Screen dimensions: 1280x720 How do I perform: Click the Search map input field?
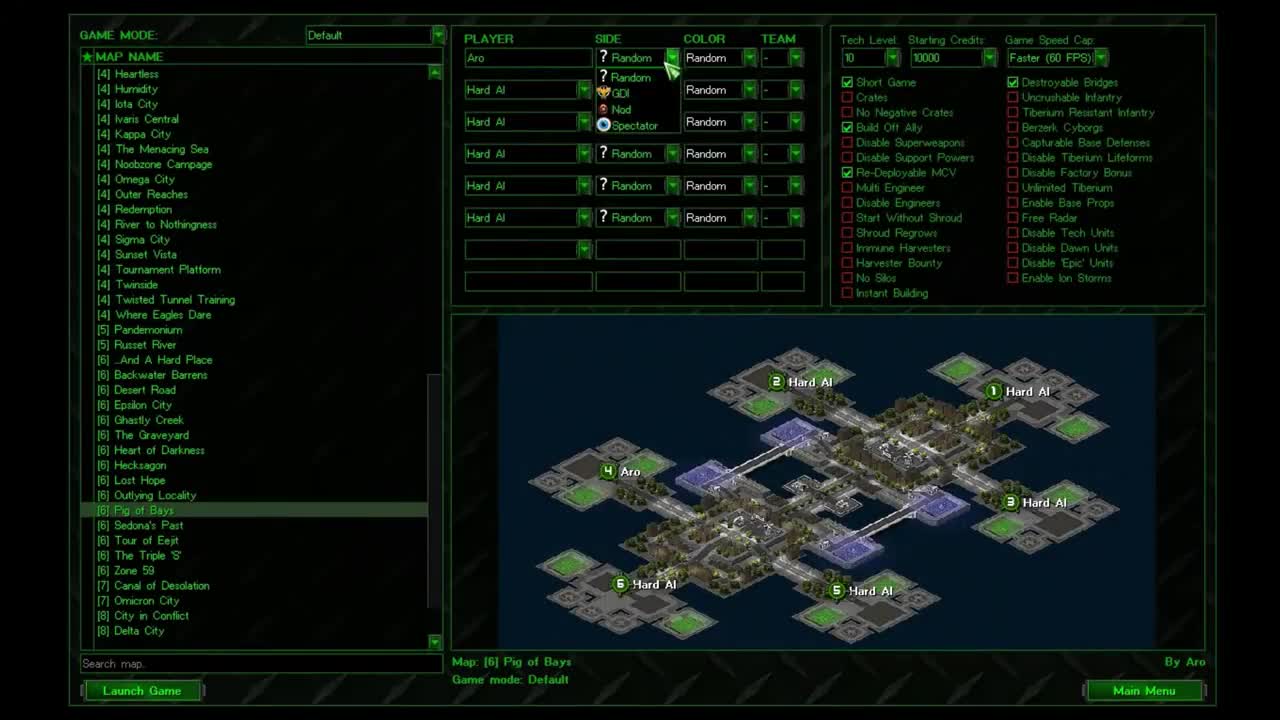[x=260, y=663]
